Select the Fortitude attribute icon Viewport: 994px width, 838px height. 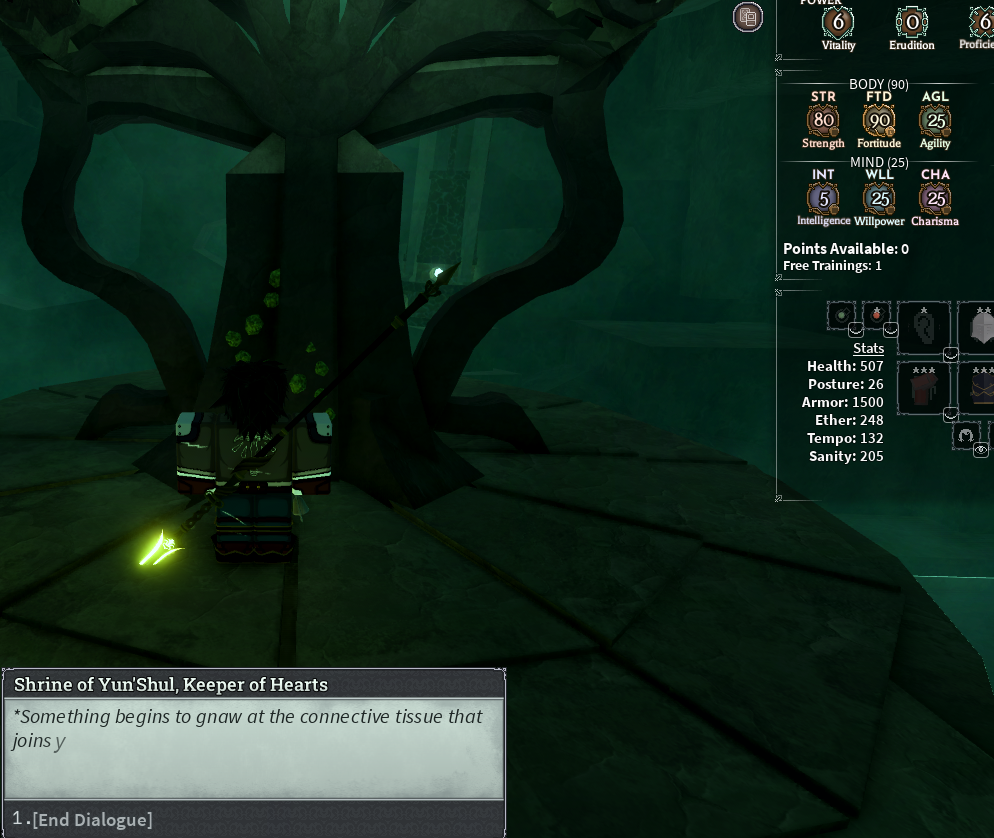[x=879, y=121]
